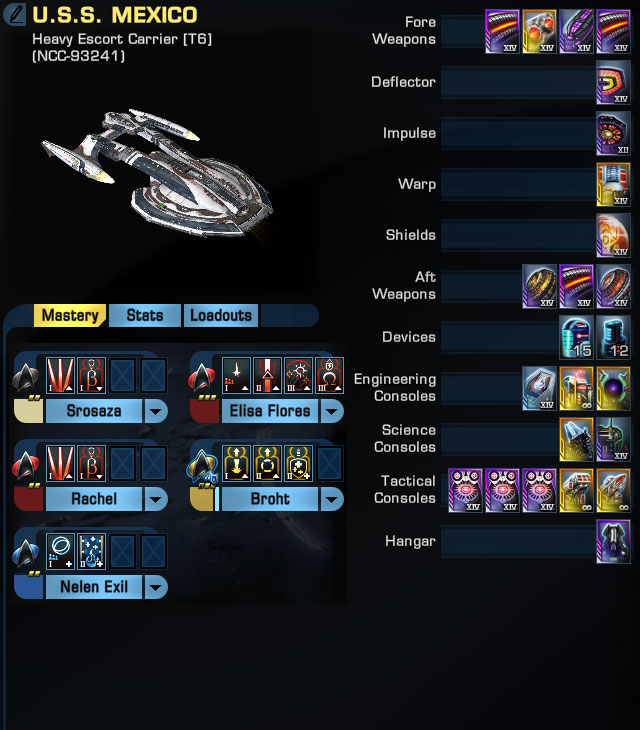This screenshot has height=730, width=640.
Task: Open the Loadouts tab
Action: tap(221, 316)
